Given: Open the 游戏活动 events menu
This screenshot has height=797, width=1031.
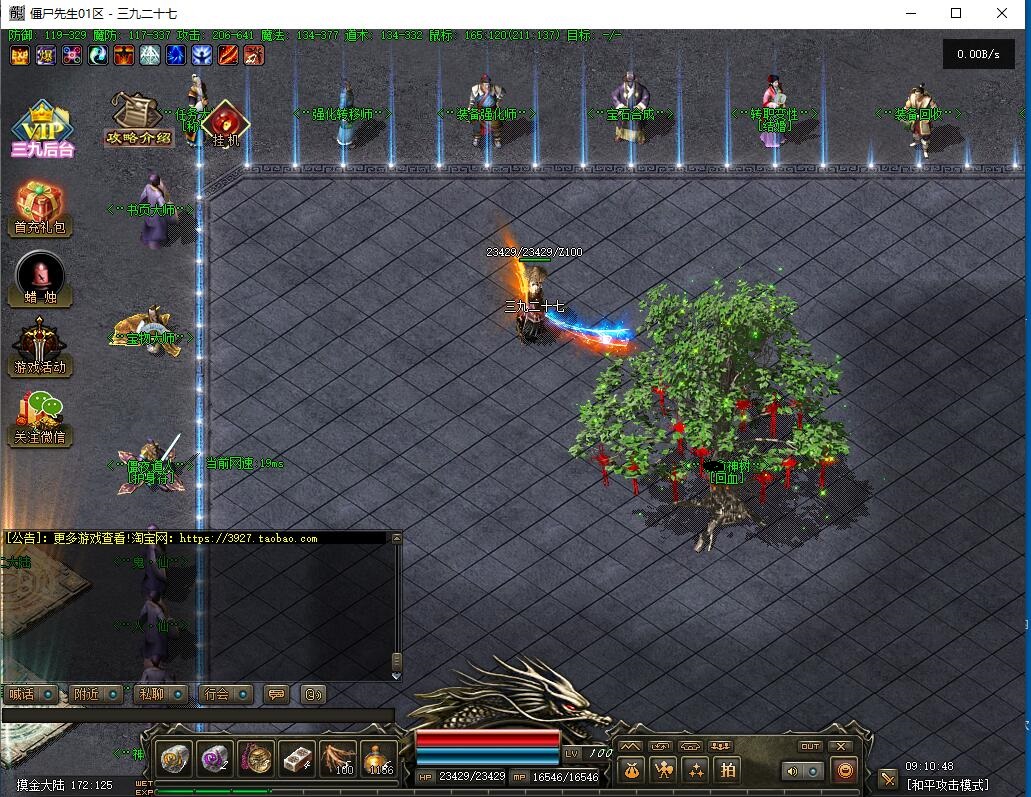Looking at the screenshot, I should [x=41, y=346].
